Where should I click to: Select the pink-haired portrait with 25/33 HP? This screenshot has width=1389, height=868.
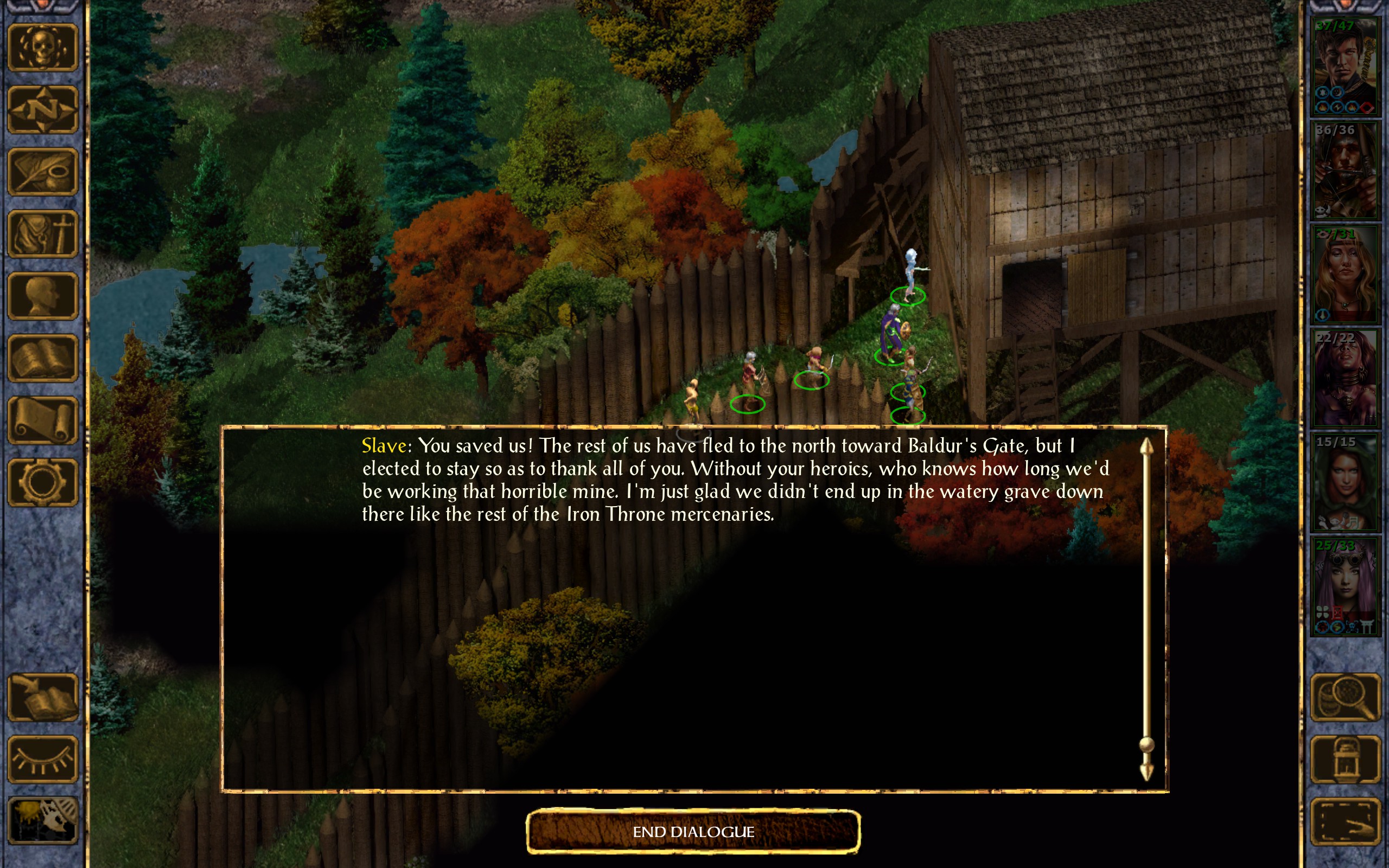1345,586
